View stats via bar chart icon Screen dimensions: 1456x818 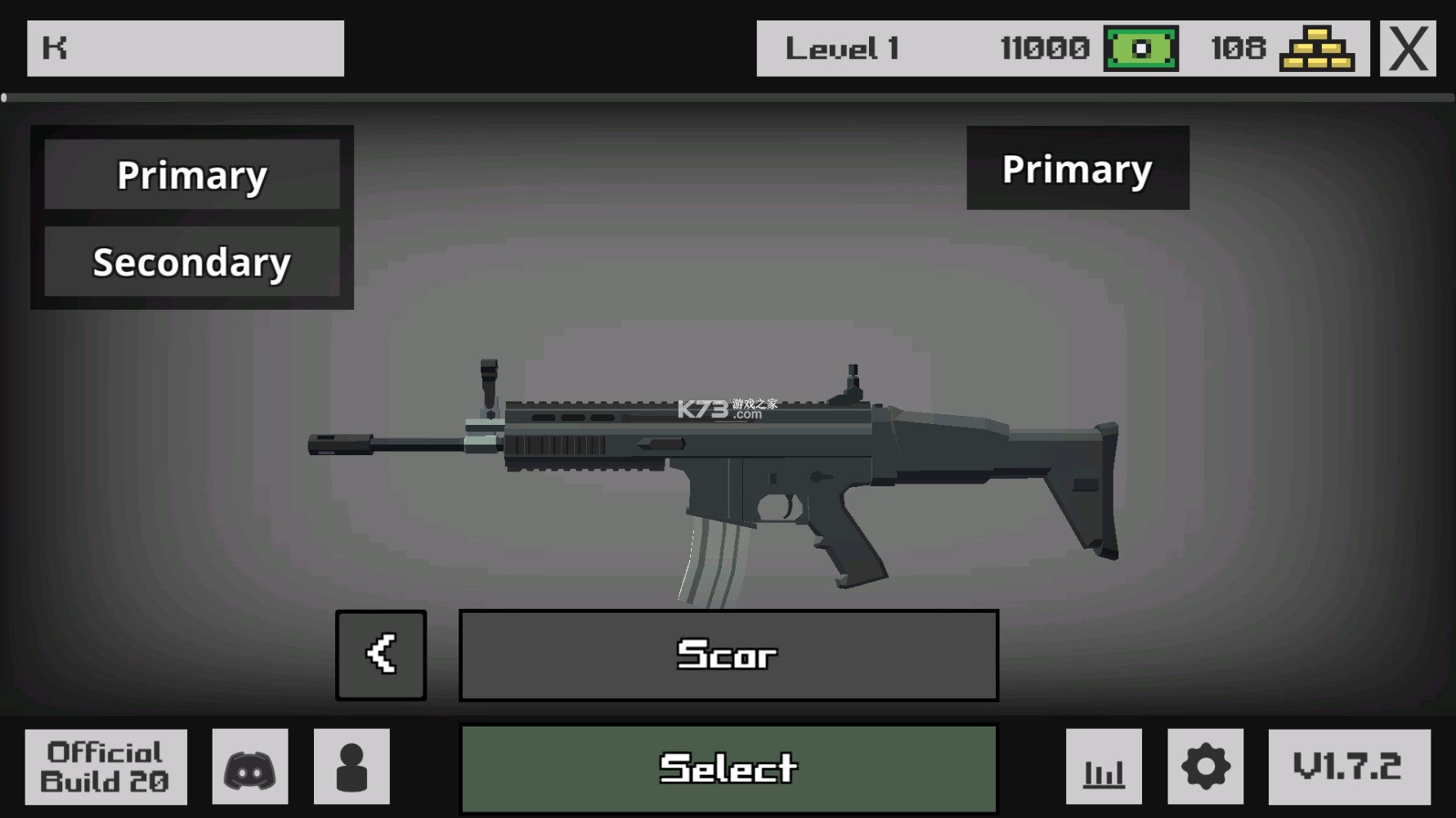tap(1103, 767)
